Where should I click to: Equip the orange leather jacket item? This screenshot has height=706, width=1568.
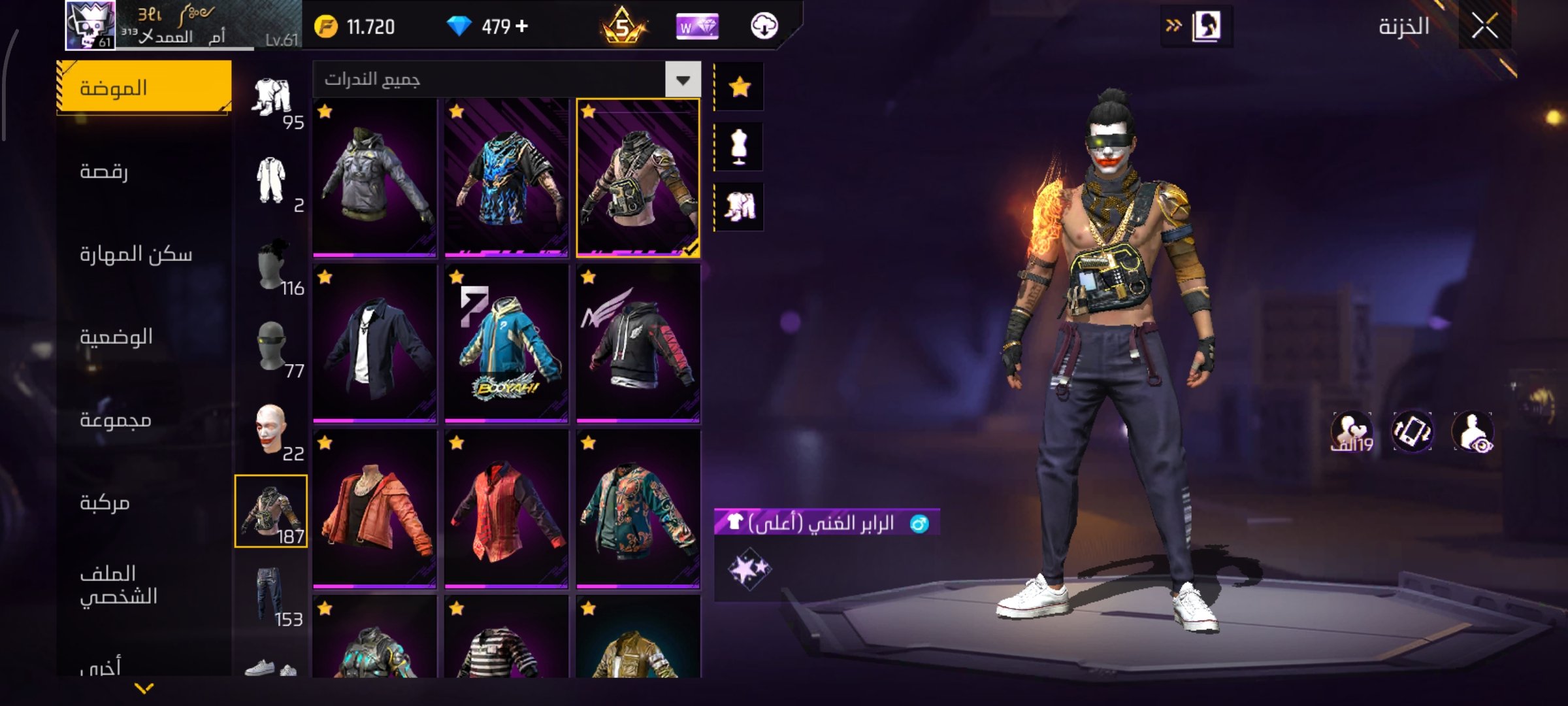coord(374,509)
